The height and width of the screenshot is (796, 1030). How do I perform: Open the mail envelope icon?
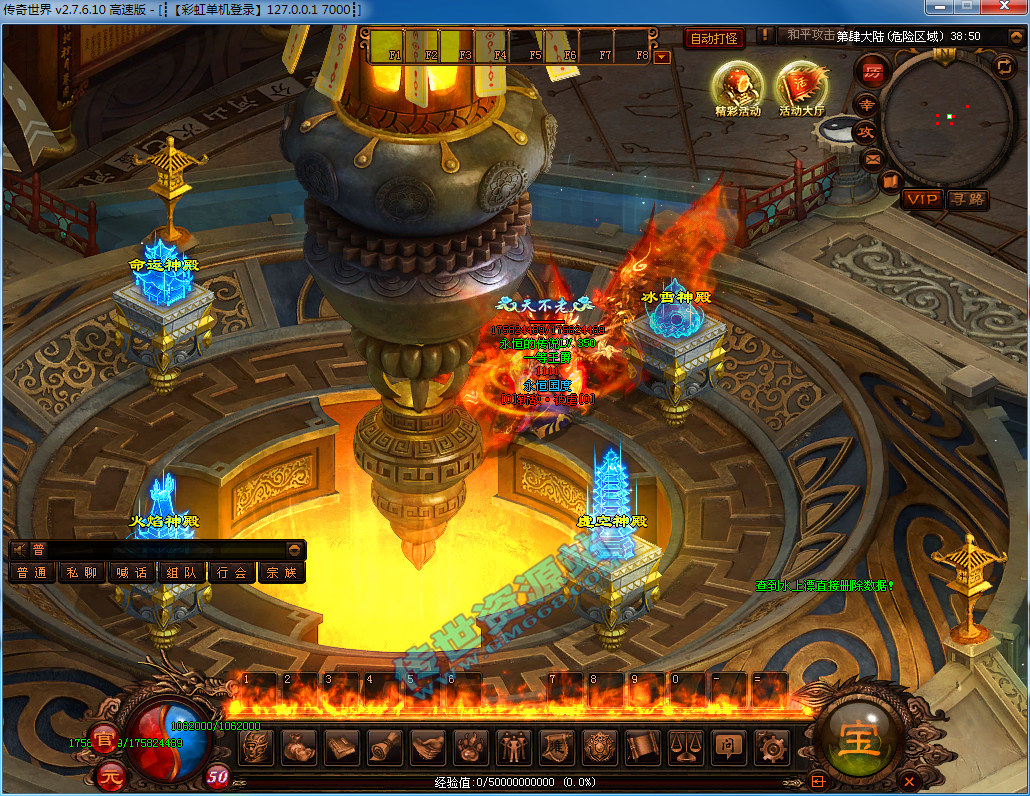[872, 157]
